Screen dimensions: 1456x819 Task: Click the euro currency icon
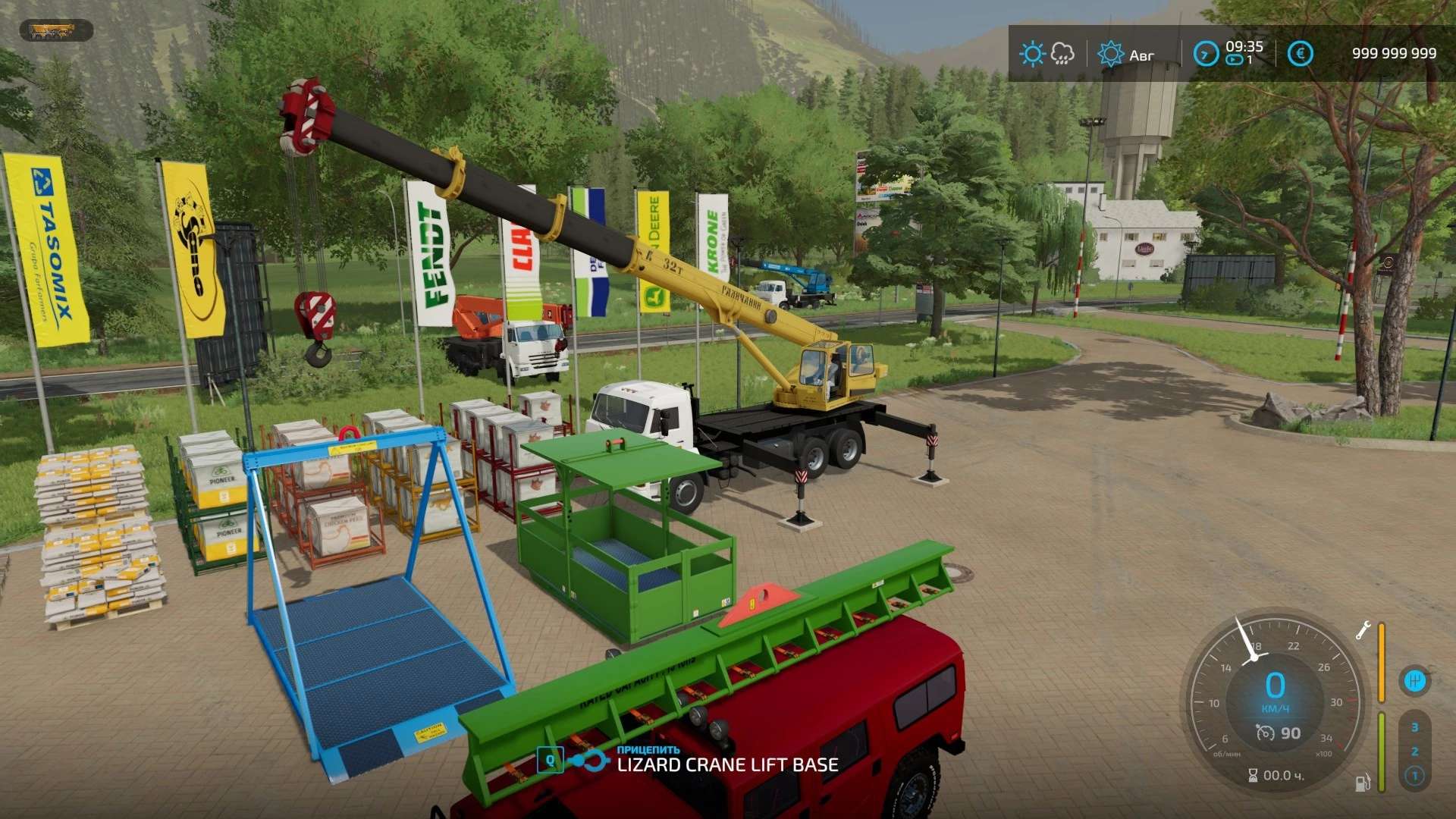click(1300, 54)
